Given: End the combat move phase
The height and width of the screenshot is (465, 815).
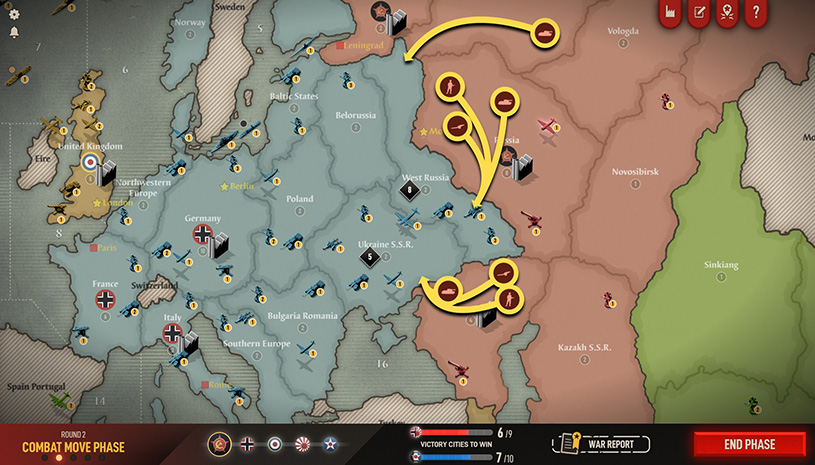Looking at the screenshot, I should tap(749, 444).
